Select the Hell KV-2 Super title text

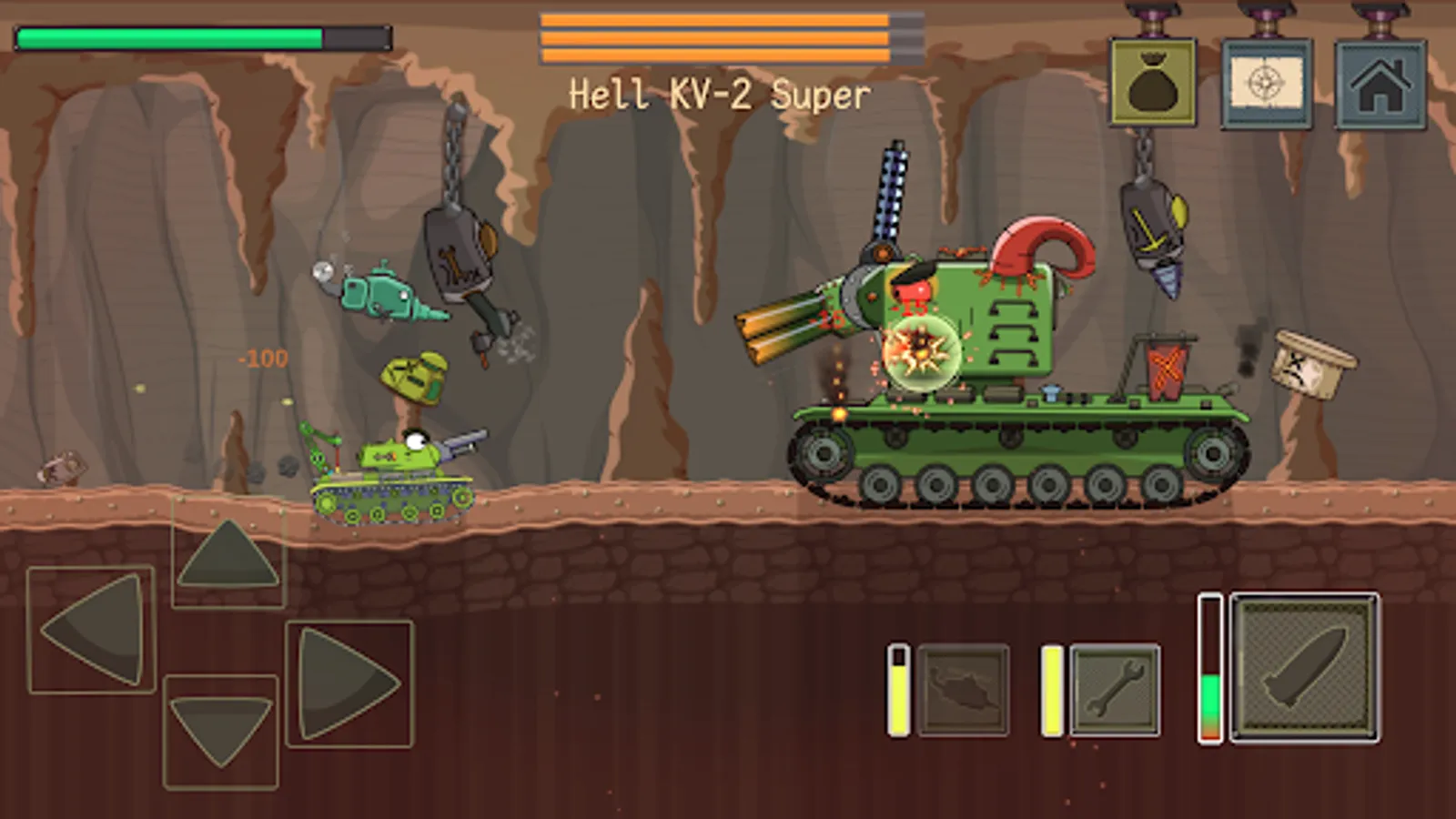coord(719,91)
